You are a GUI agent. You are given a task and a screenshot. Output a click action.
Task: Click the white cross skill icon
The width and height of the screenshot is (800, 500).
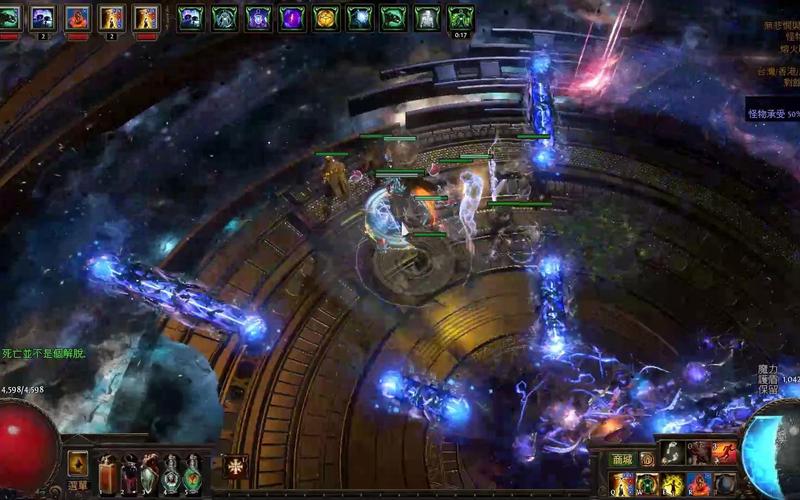click(x=236, y=466)
